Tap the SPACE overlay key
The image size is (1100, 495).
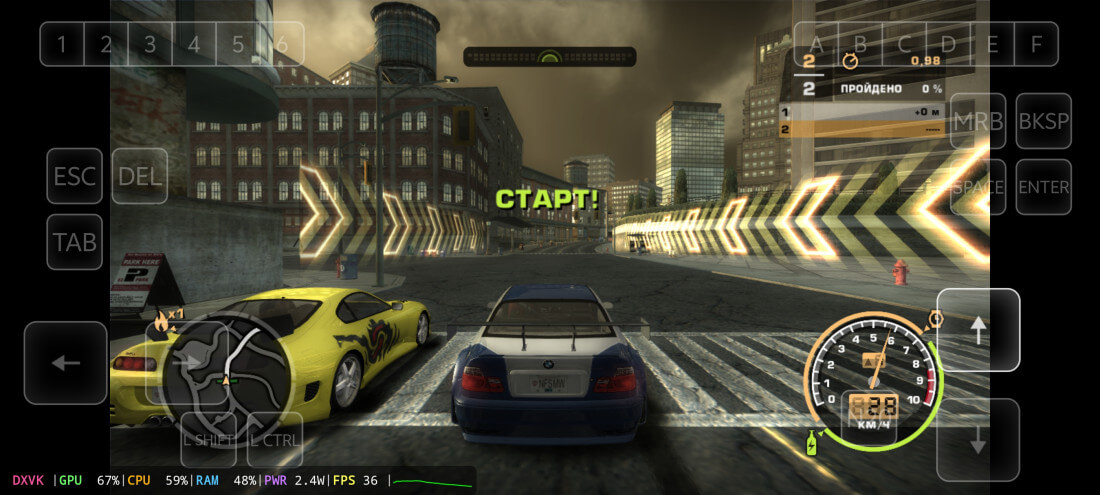coord(978,187)
